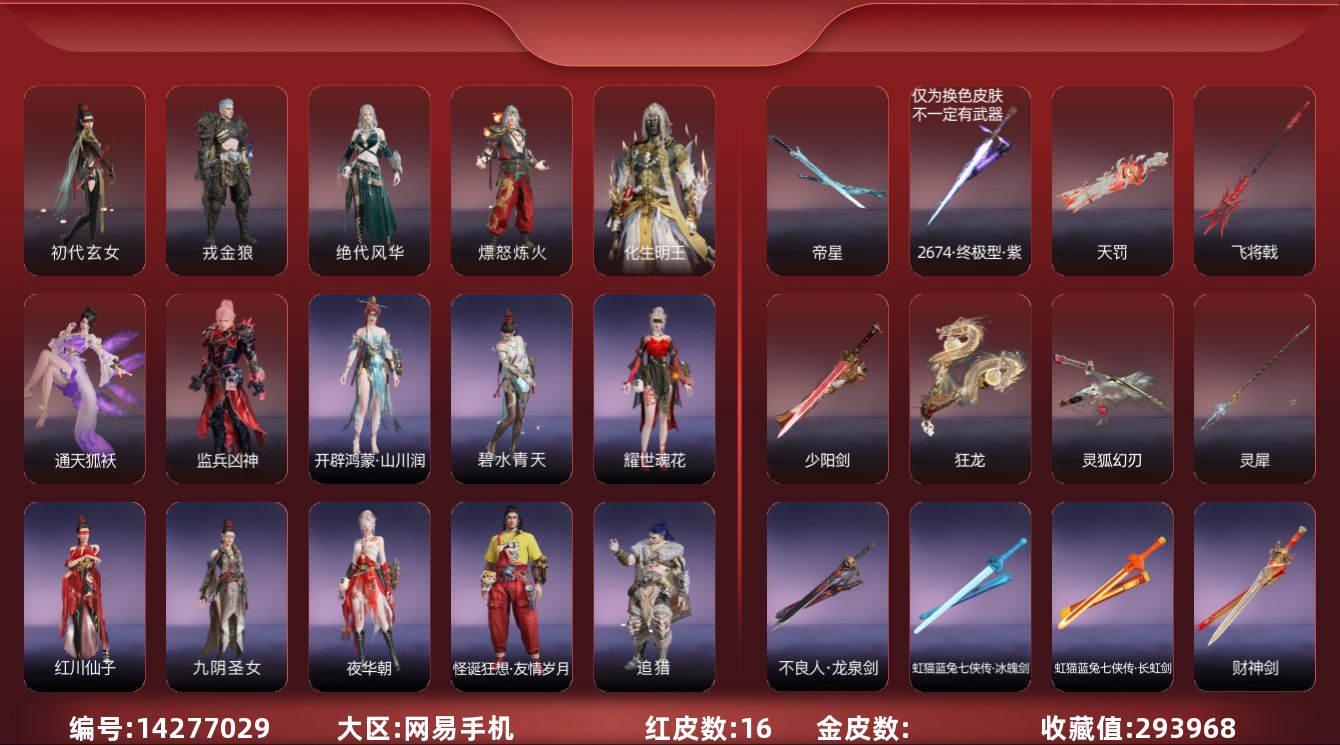The width and height of the screenshot is (1340, 745).
Task: Click the 财神剑 golden sword icon
Action: click(1253, 590)
